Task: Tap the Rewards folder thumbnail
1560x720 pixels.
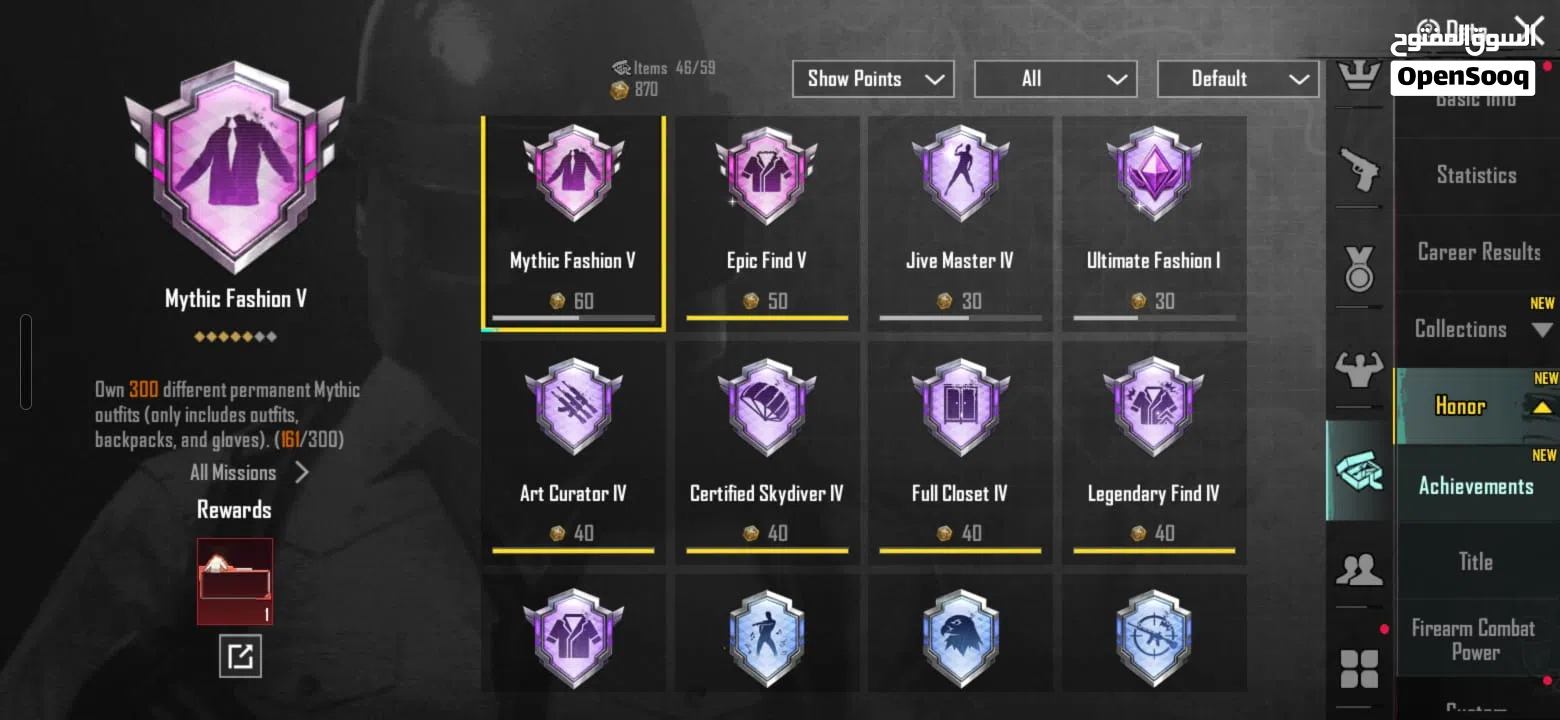Action: 234,580
